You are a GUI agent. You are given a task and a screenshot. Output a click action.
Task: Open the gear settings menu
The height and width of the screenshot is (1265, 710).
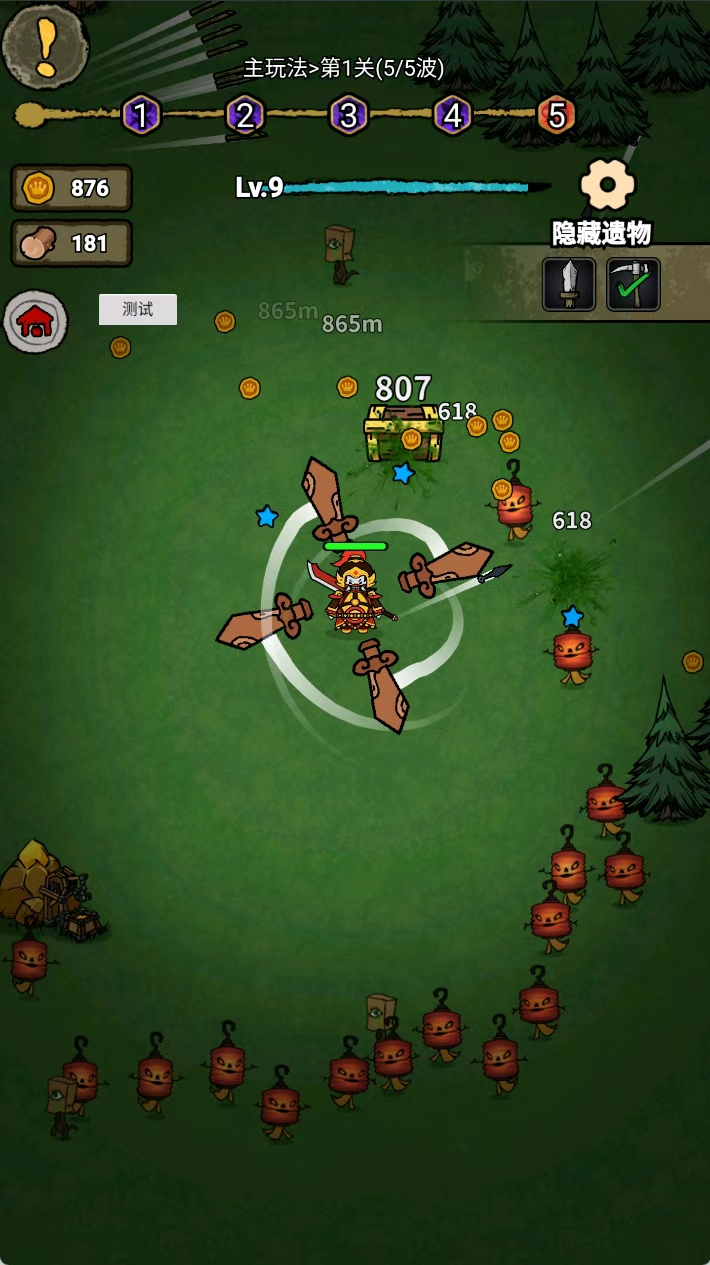pos(608,184)
